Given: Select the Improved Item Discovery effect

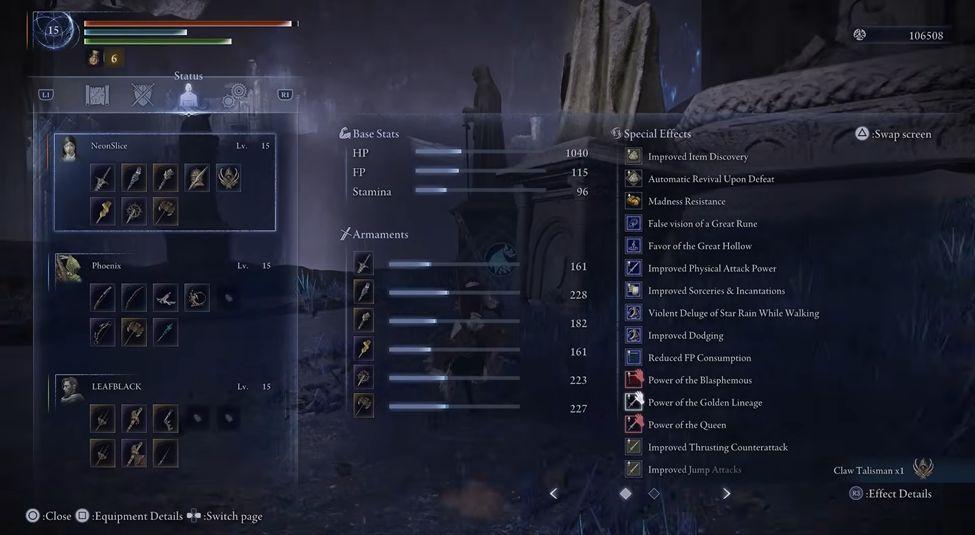Looking at the screenshot, I should (x=697, y=157).
